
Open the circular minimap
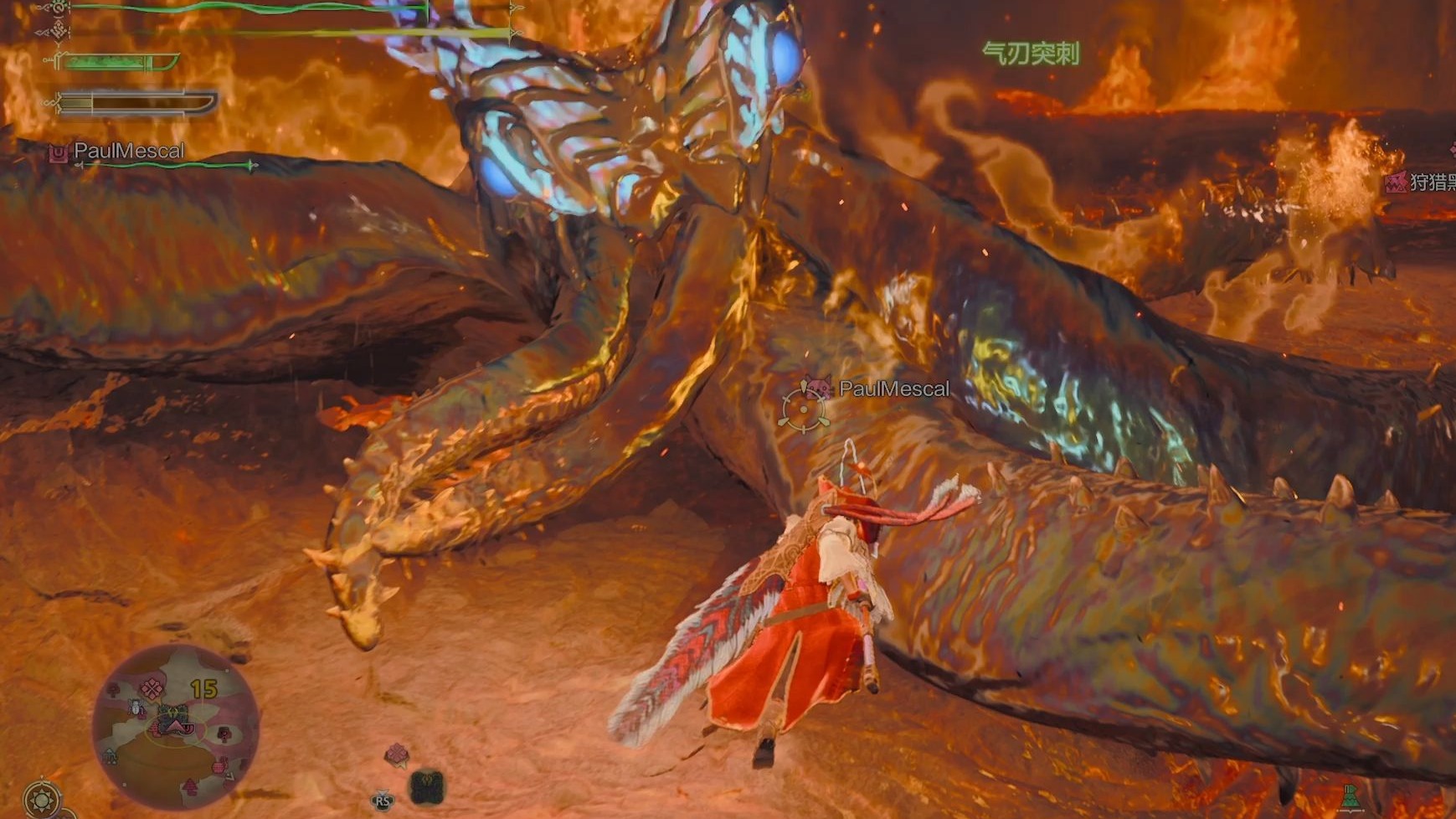174,728
